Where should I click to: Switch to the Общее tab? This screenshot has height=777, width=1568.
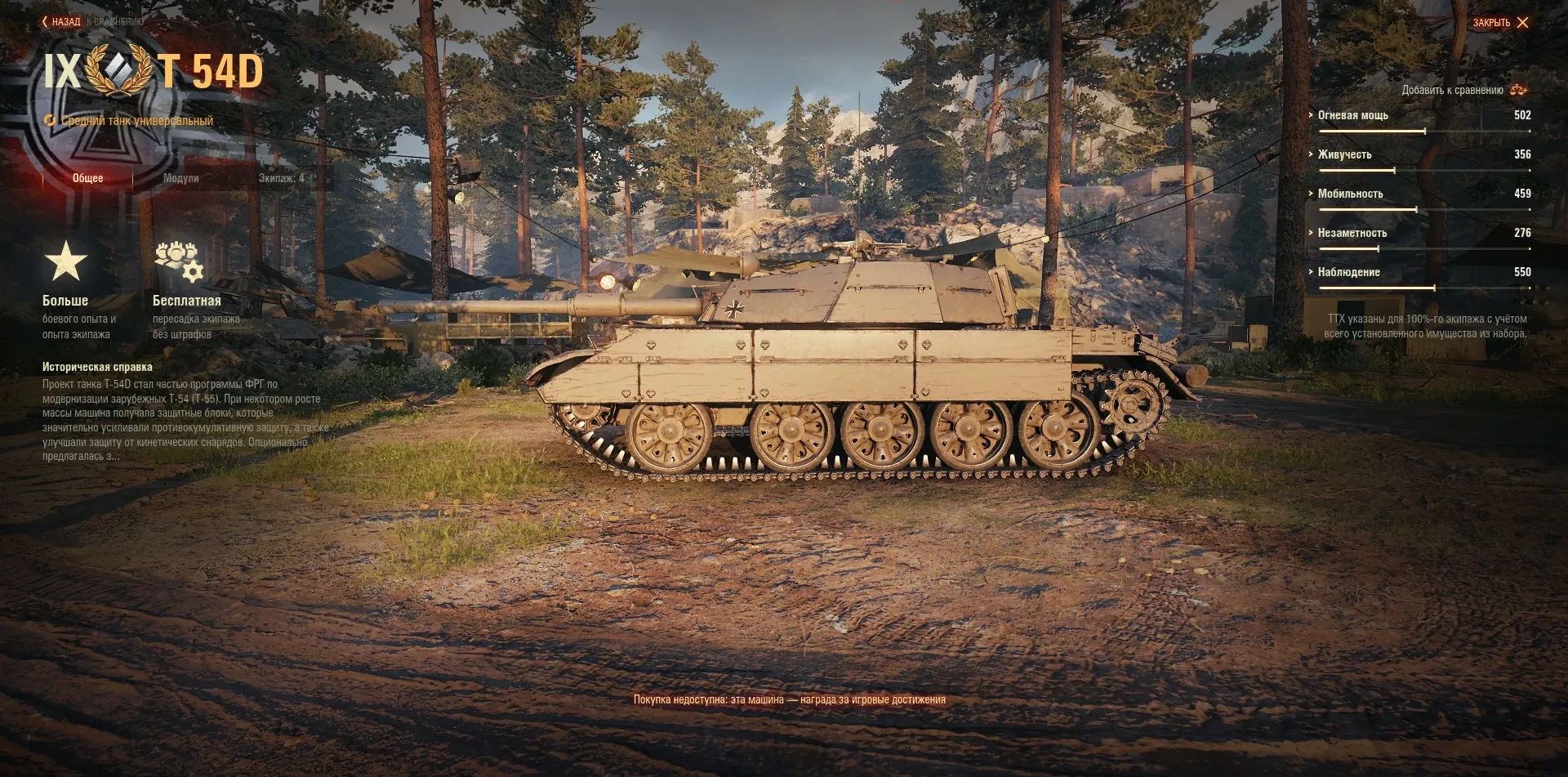tap(87, 178)
